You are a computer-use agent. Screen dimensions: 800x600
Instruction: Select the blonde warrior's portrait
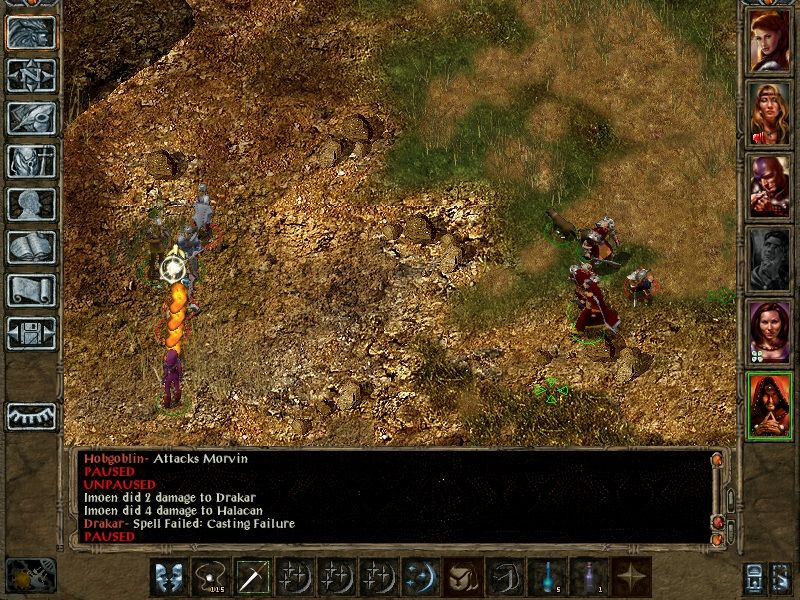[x=770, y=114]
